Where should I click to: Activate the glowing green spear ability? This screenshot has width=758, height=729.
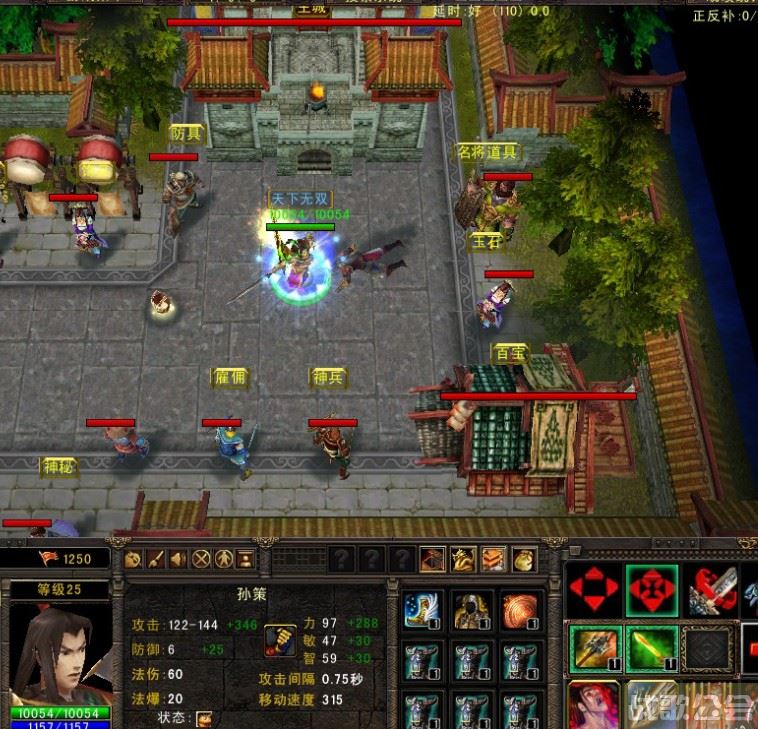(x=651, y=648)
